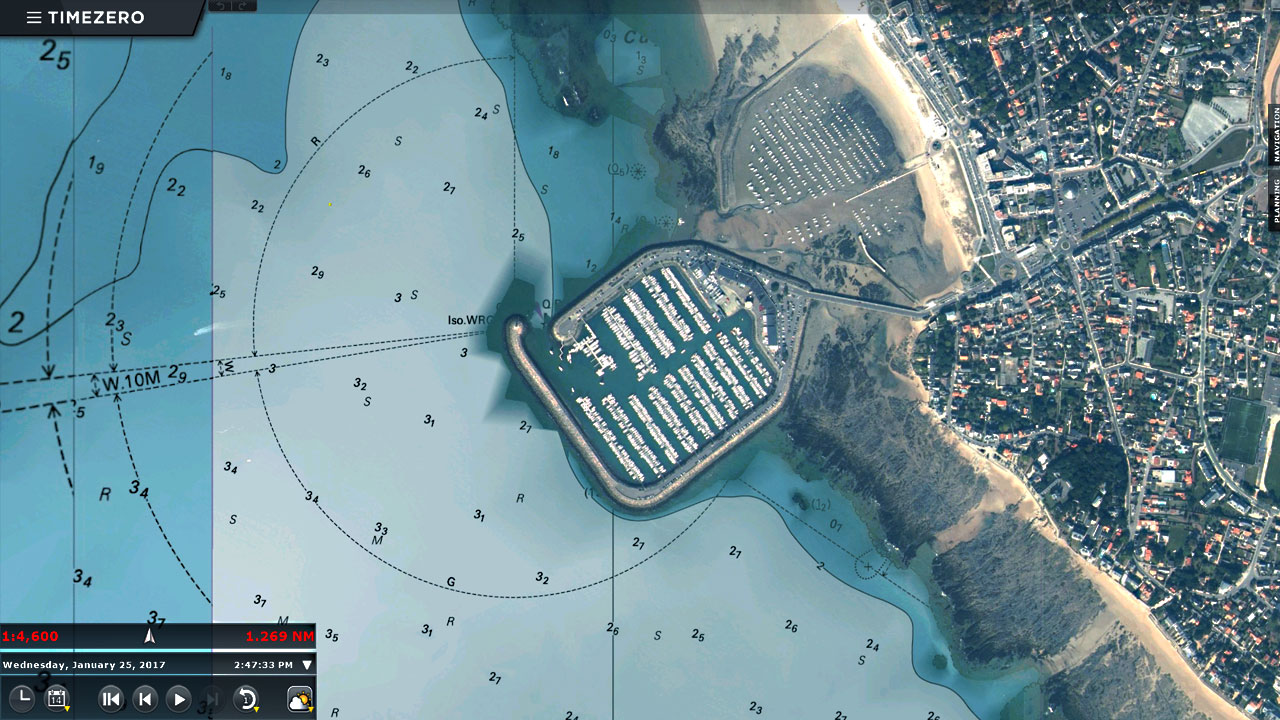Click the clock current-time button
Viewport: 1280px width, 720px height.
click(21, 699)
